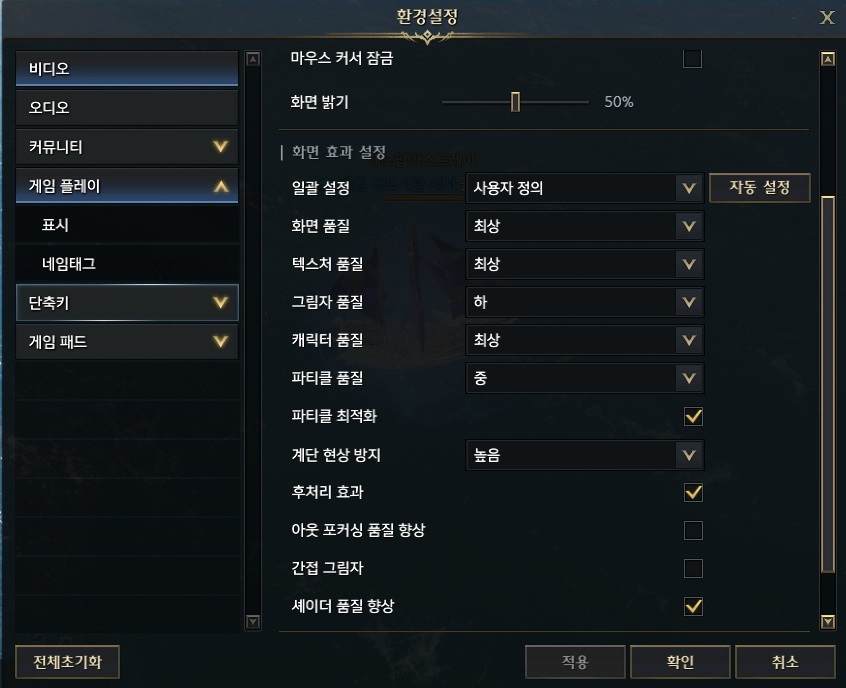The width and height of the screenshot is (846, 688).
Task: Confirm settings with the 확인 button
Action: (680, 662)
